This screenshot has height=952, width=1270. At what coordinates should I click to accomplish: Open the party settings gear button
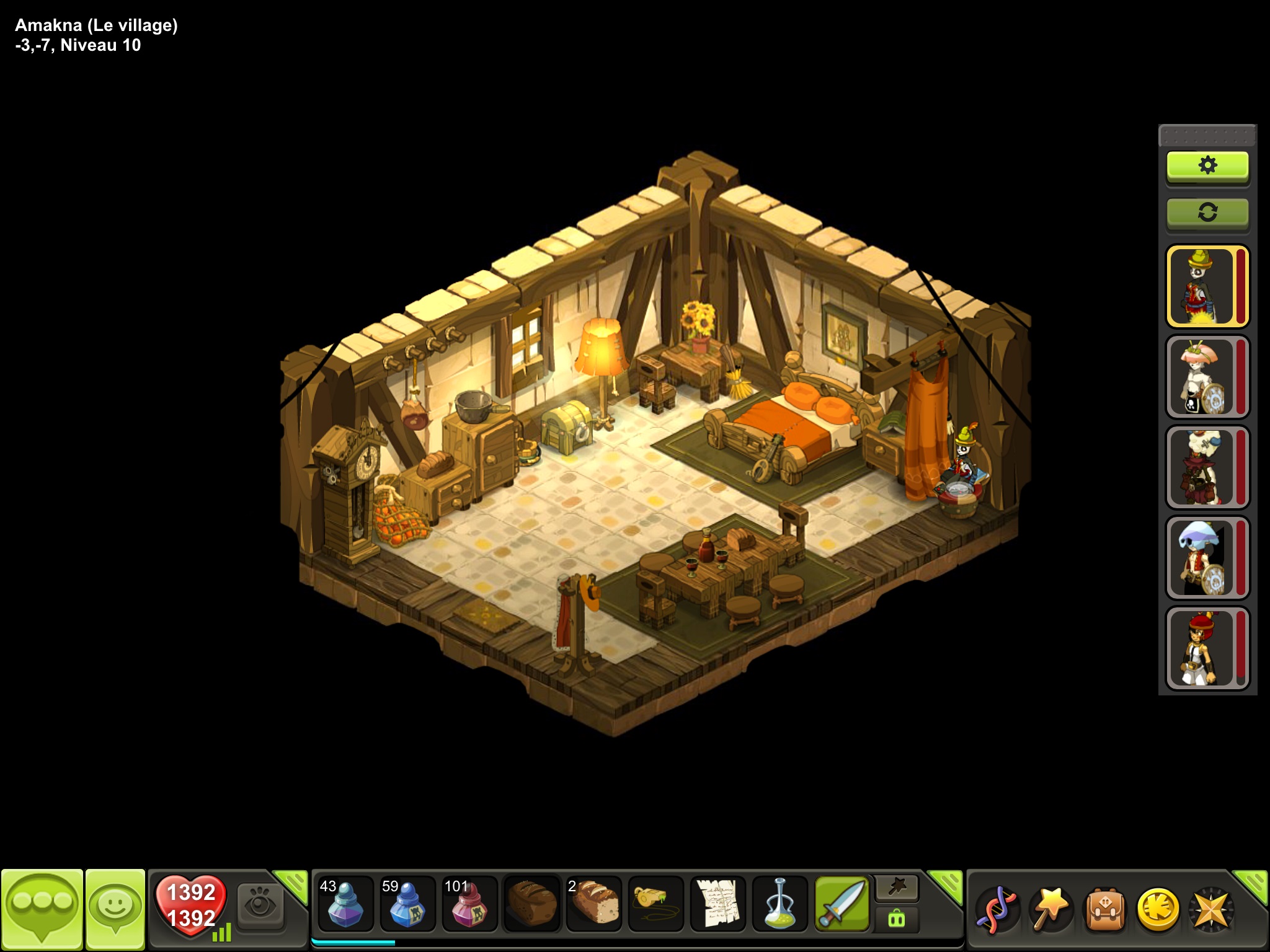[x=1207, y=166]
